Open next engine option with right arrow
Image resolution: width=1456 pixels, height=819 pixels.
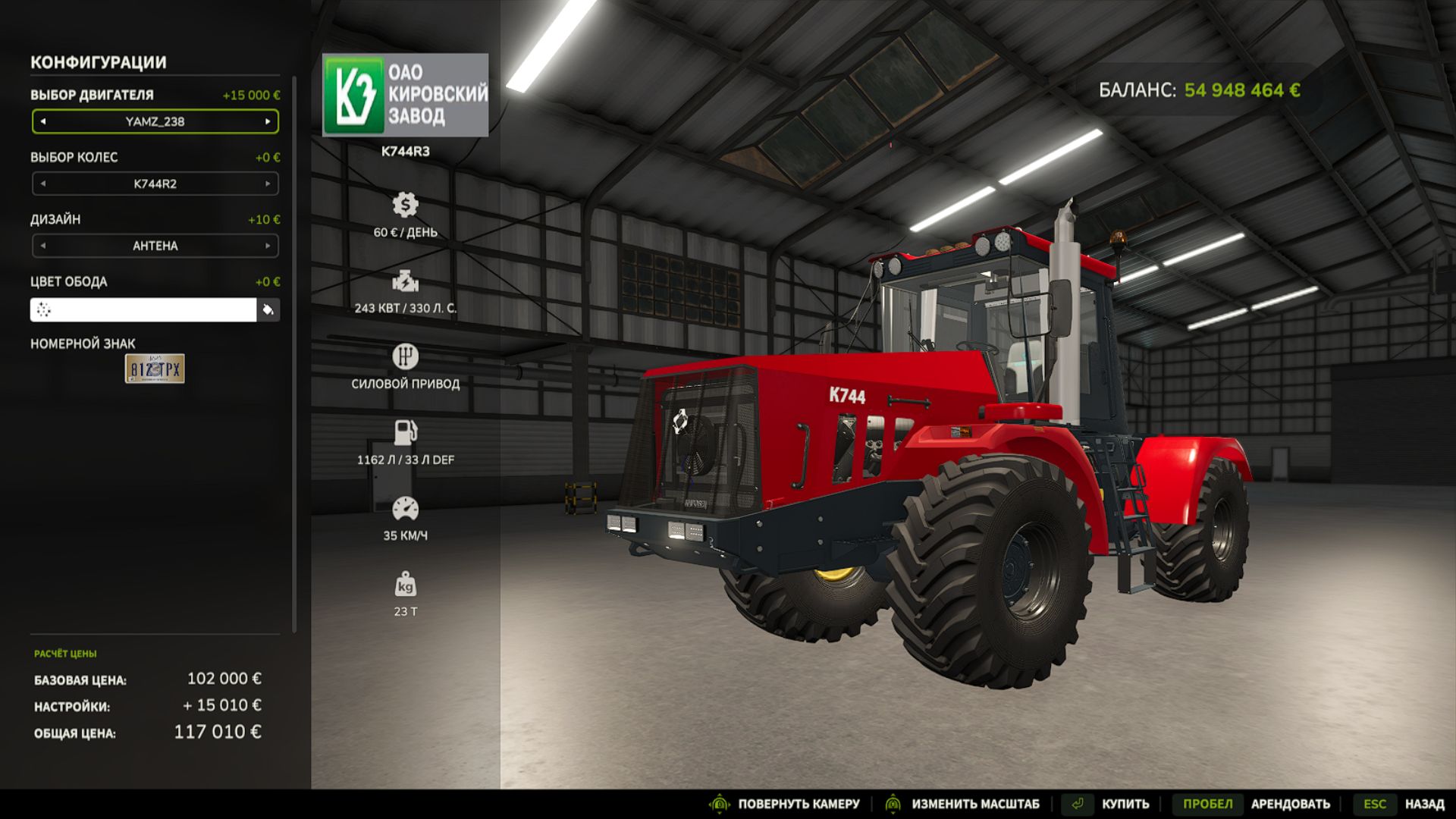[269, 121]
